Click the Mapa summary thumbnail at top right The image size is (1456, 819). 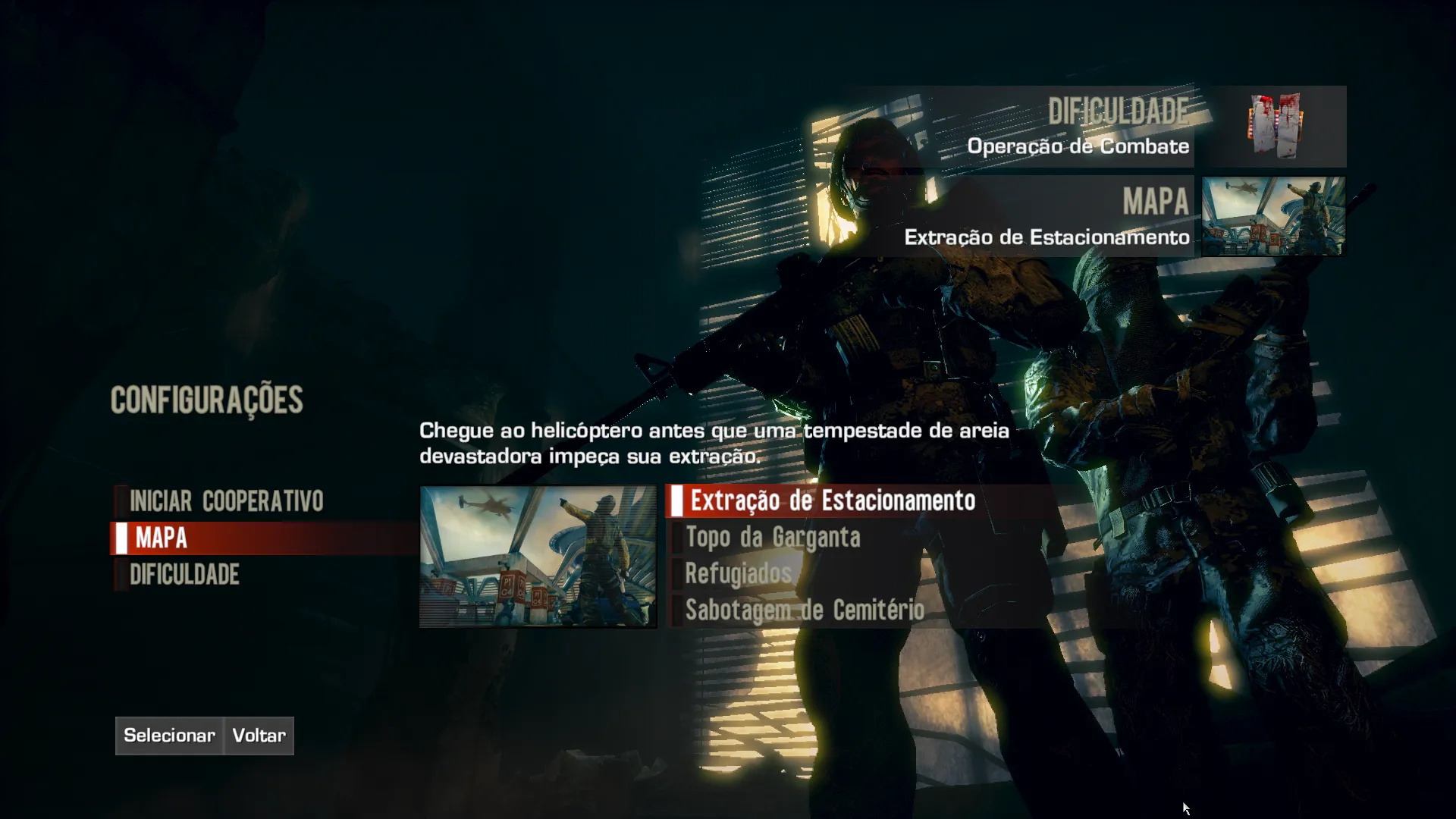1273,217
